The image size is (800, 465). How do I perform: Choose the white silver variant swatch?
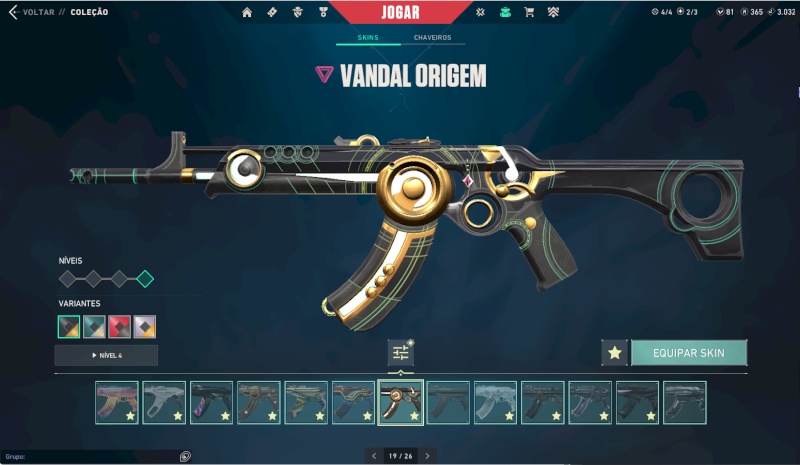145,326
